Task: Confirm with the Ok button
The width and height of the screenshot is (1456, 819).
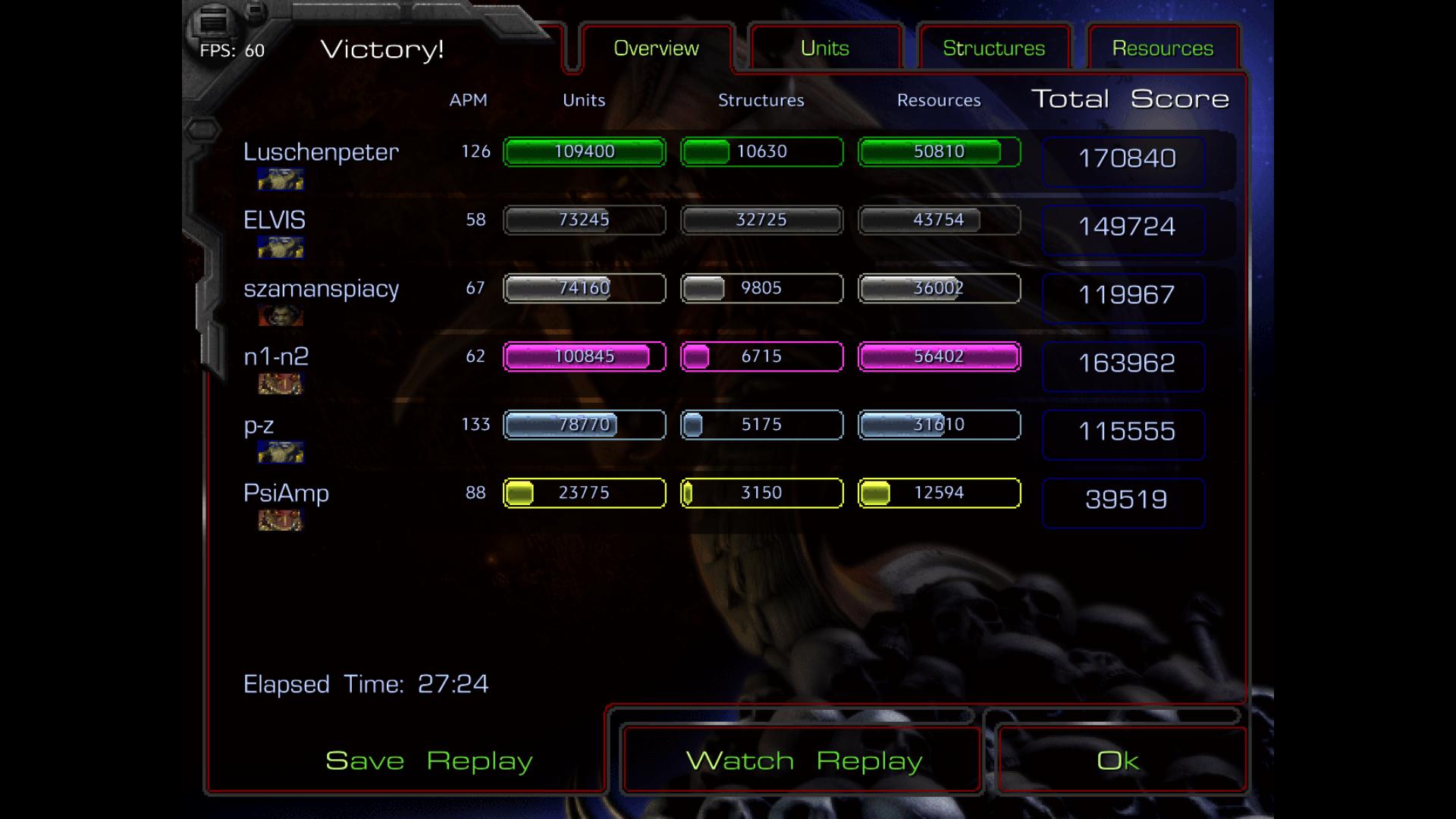Action: point(1118,761)
